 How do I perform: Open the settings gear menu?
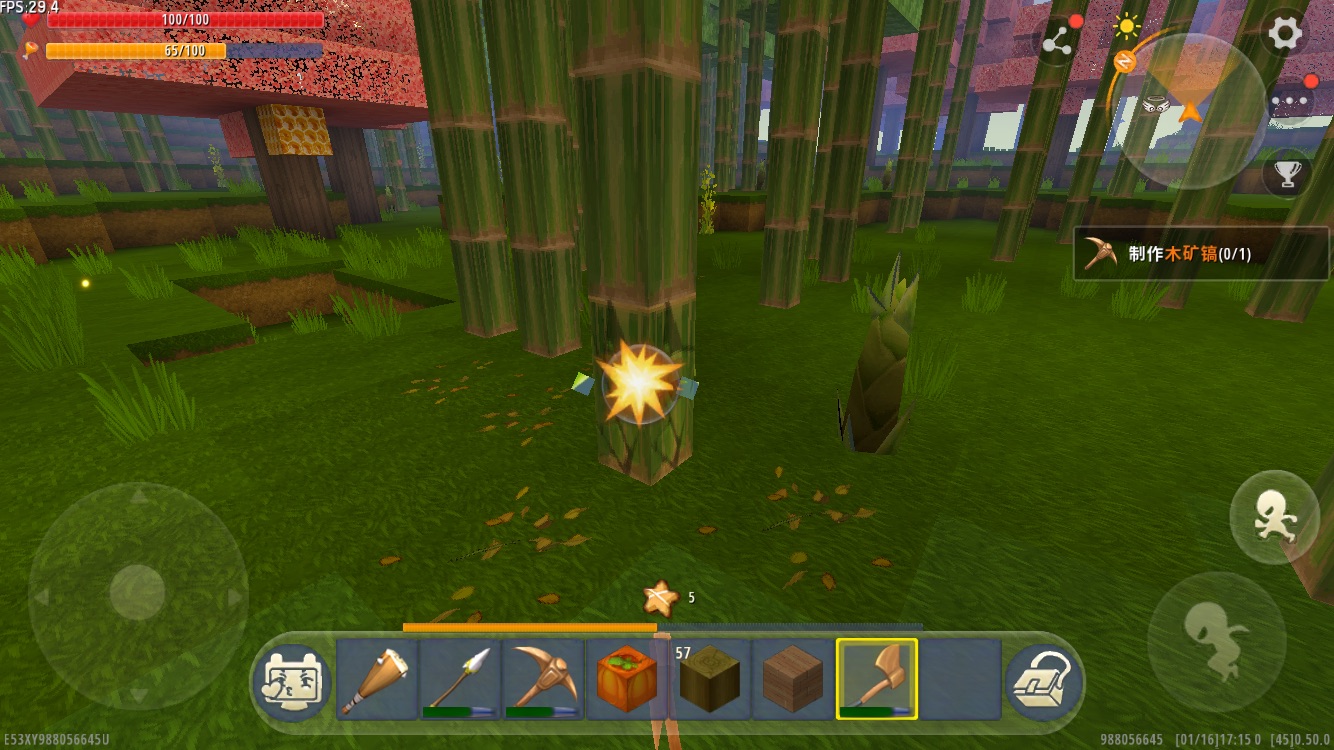point(1285,35)
